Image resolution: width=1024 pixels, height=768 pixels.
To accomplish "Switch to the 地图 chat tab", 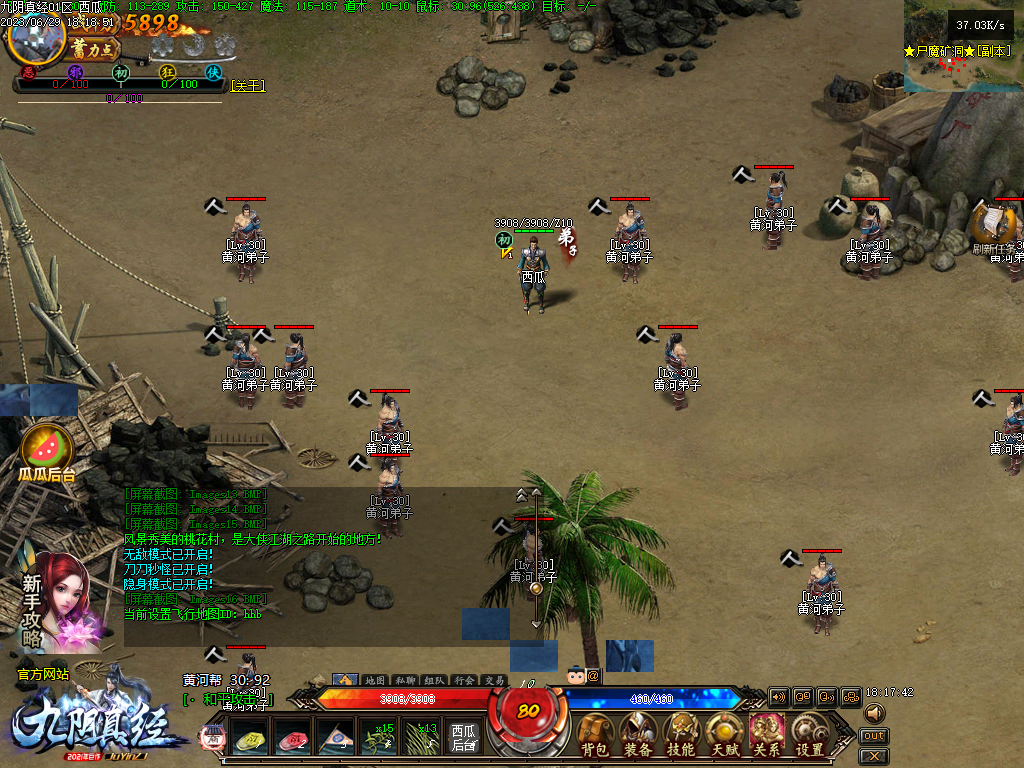I will pyautogui.click(x=374, y=680).
